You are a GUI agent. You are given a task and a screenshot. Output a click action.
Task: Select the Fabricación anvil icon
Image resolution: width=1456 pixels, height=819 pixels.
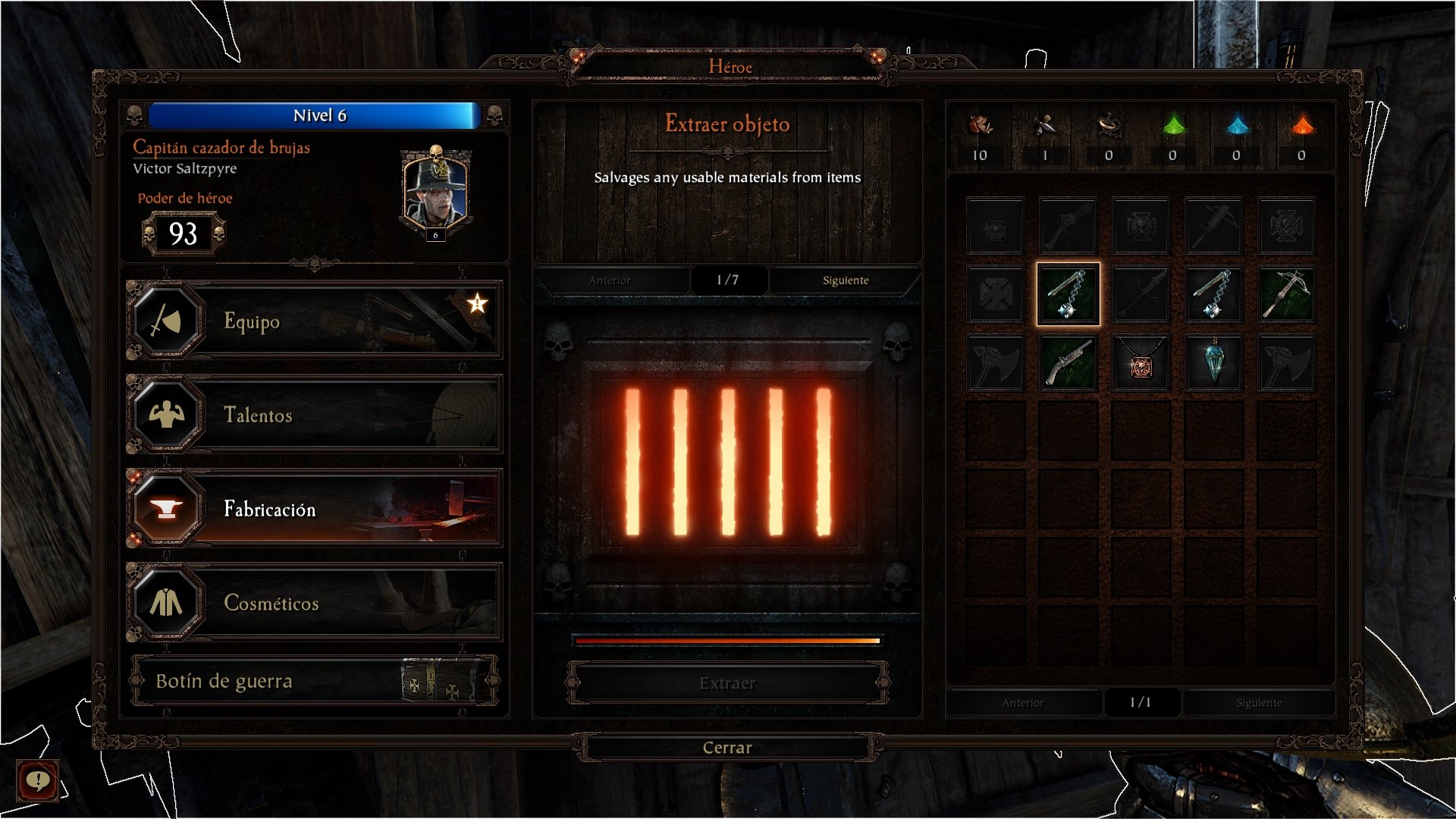click(x=168, y=509)
